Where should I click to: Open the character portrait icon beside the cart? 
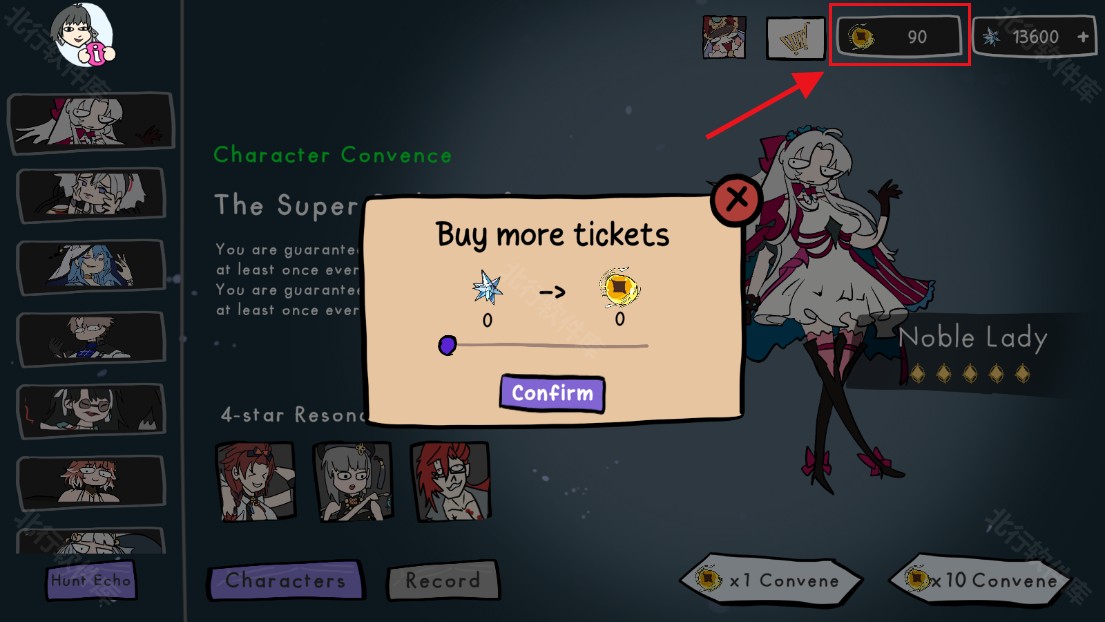724,37
